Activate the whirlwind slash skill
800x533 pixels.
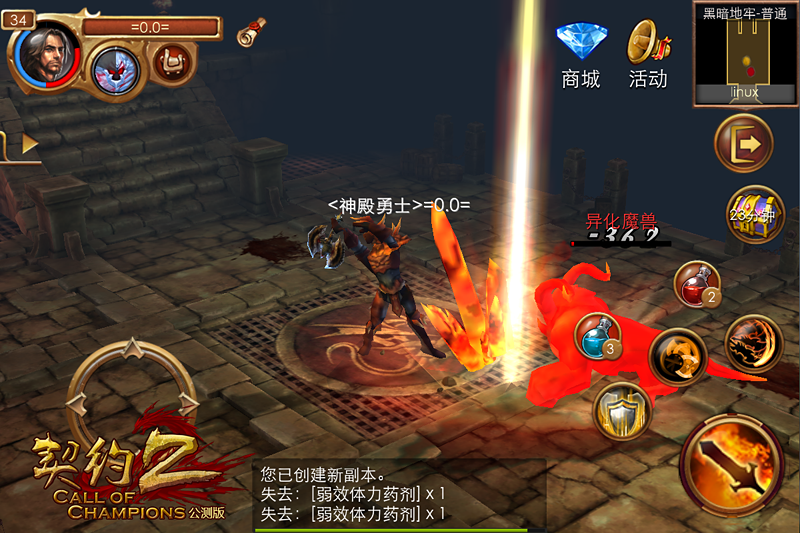pos(678,357)
